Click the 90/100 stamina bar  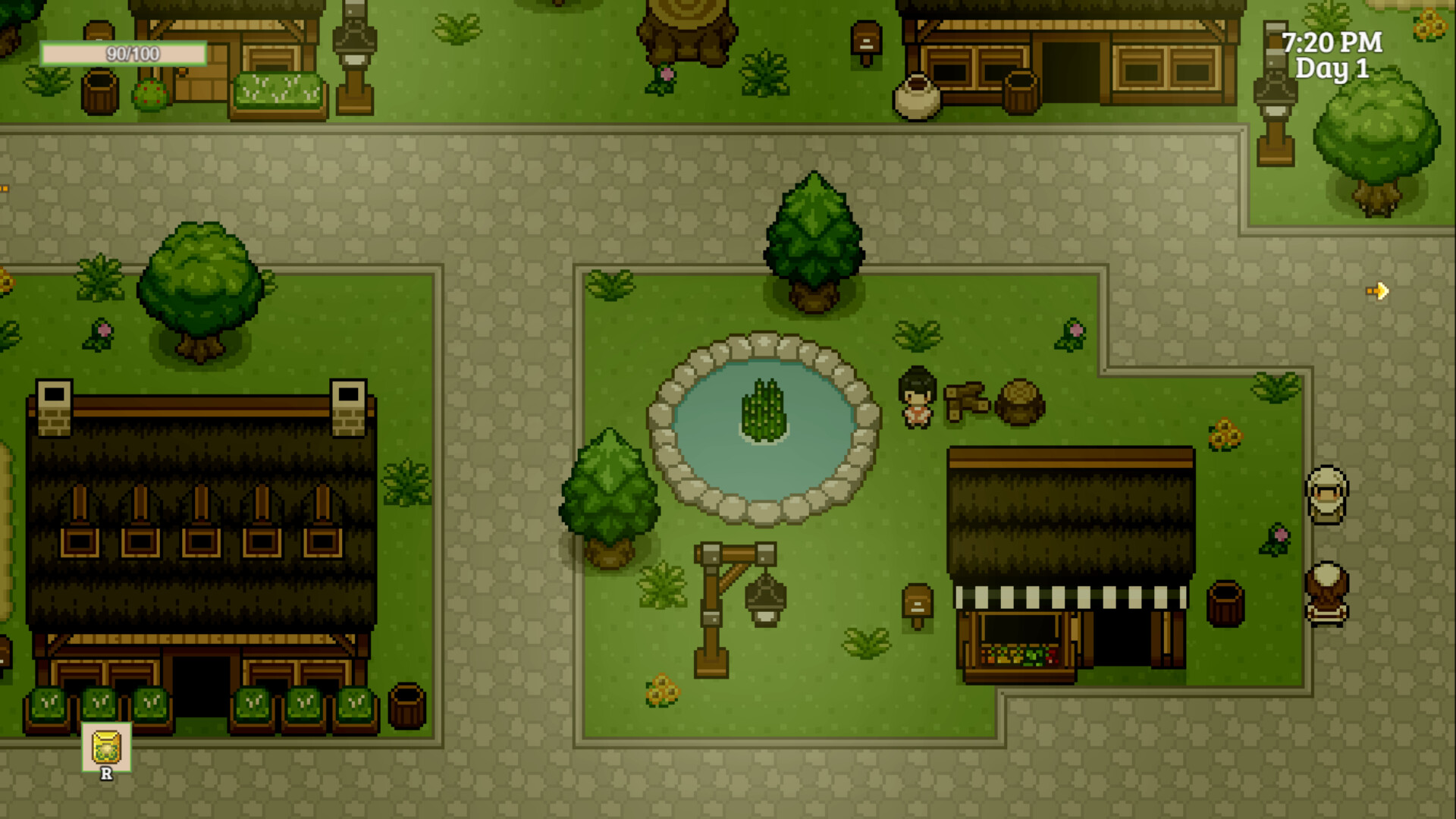click(x=125, y=53)
